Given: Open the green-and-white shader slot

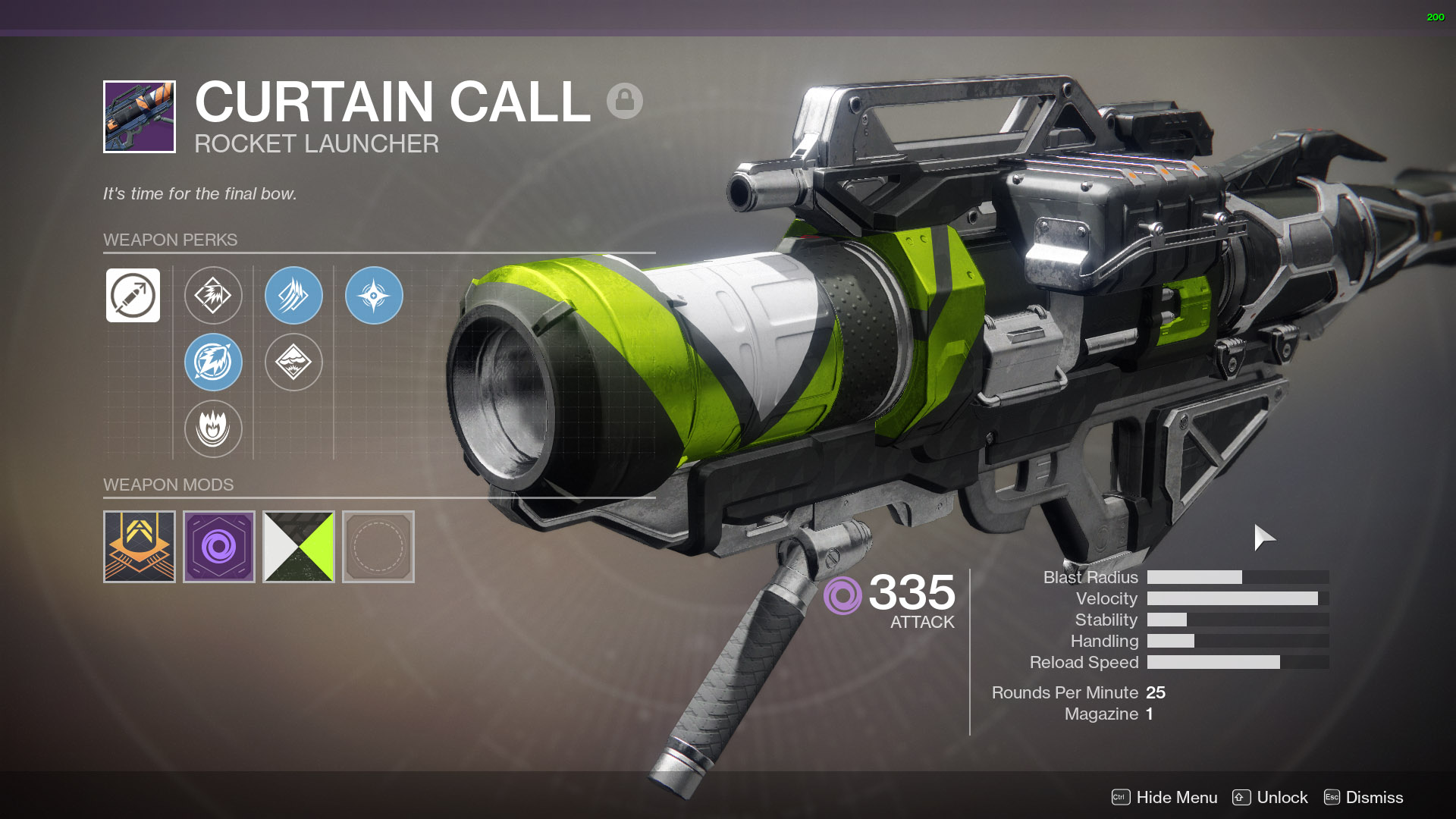Looking at the screenshot, I should click(x=299, y=547).
